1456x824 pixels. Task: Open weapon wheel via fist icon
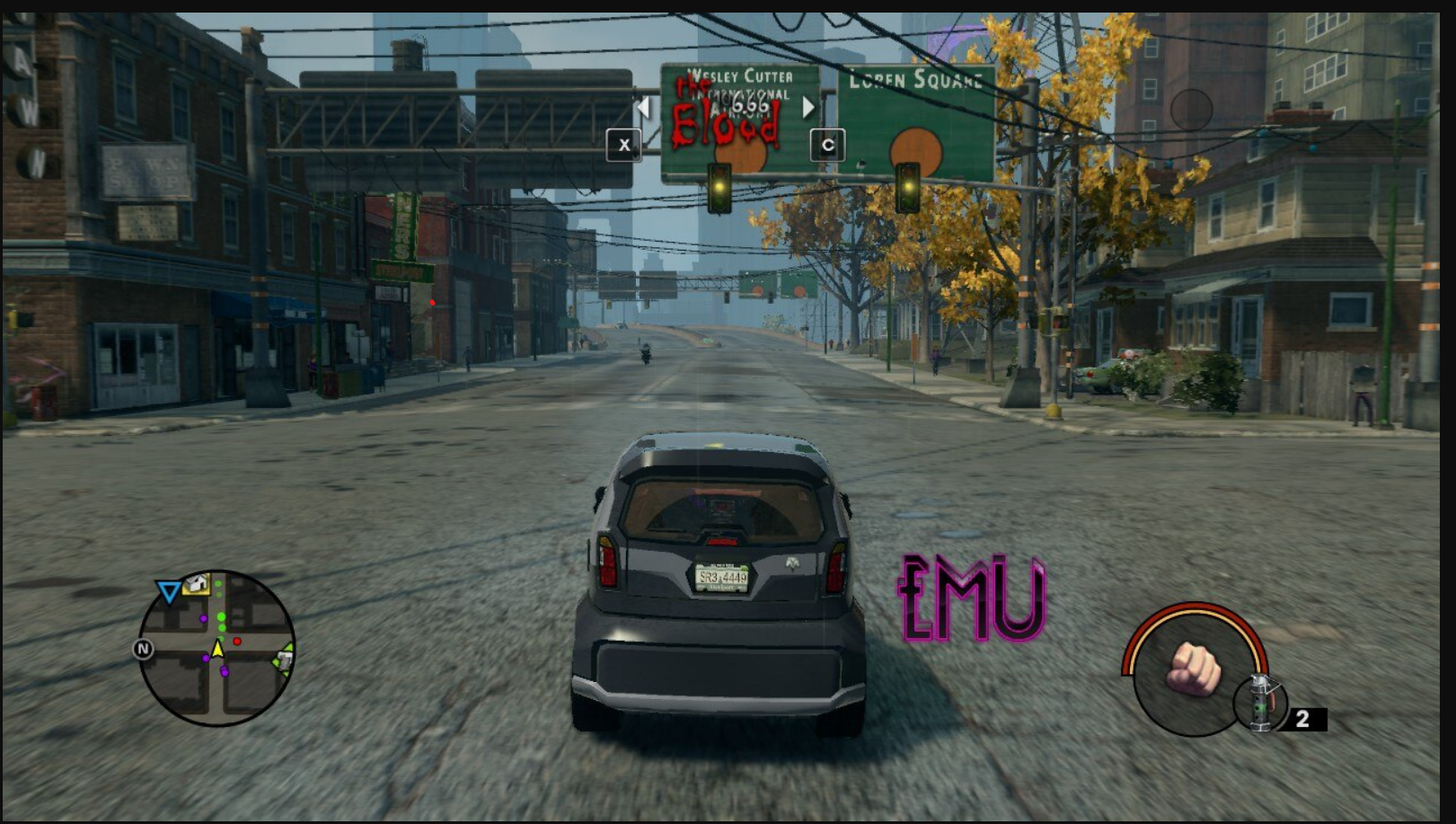click(1193, 669)
